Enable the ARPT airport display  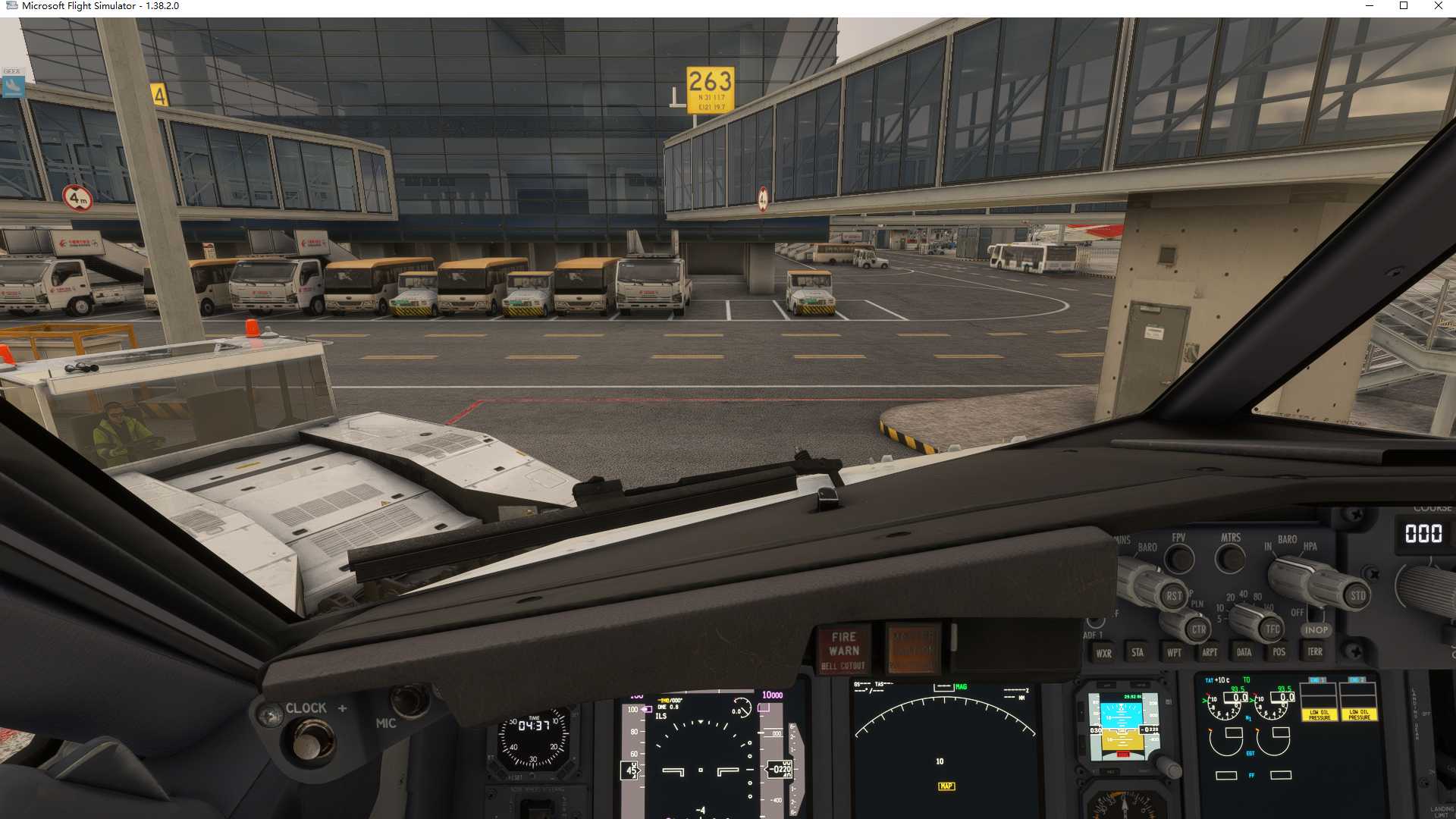[1210, 652]
